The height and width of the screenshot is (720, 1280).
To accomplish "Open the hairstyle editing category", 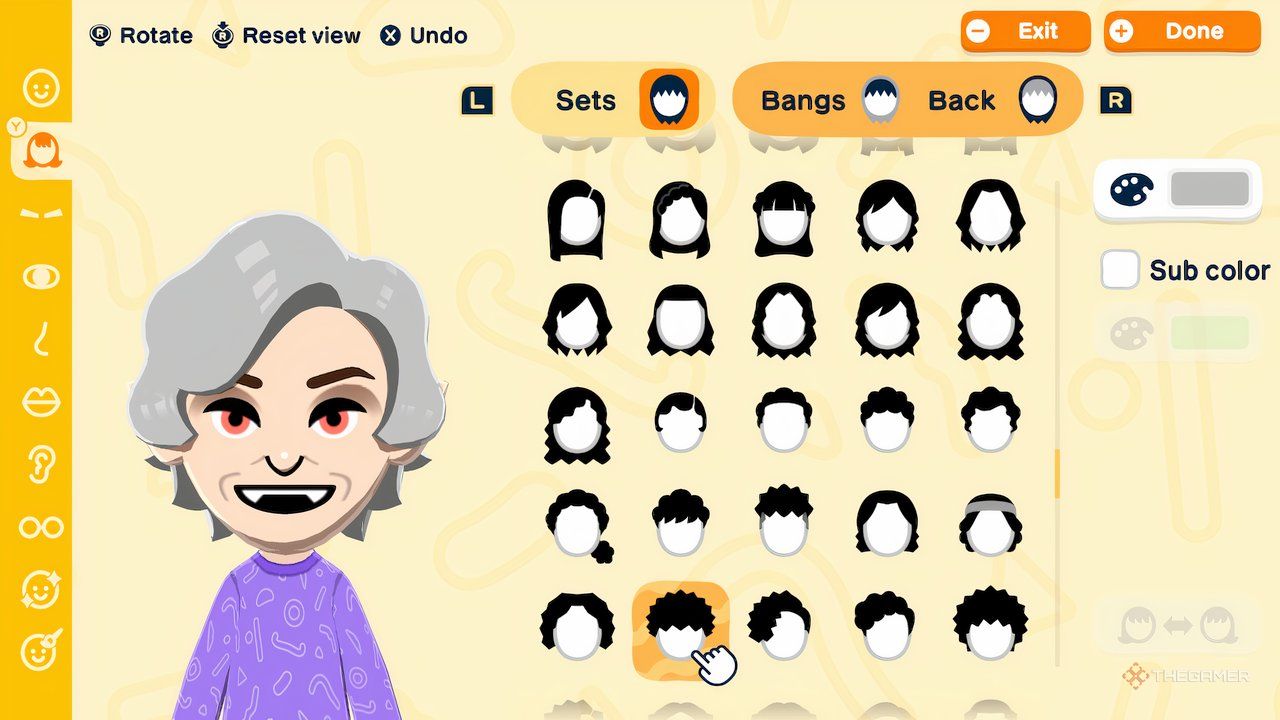I will pos(40,148).
